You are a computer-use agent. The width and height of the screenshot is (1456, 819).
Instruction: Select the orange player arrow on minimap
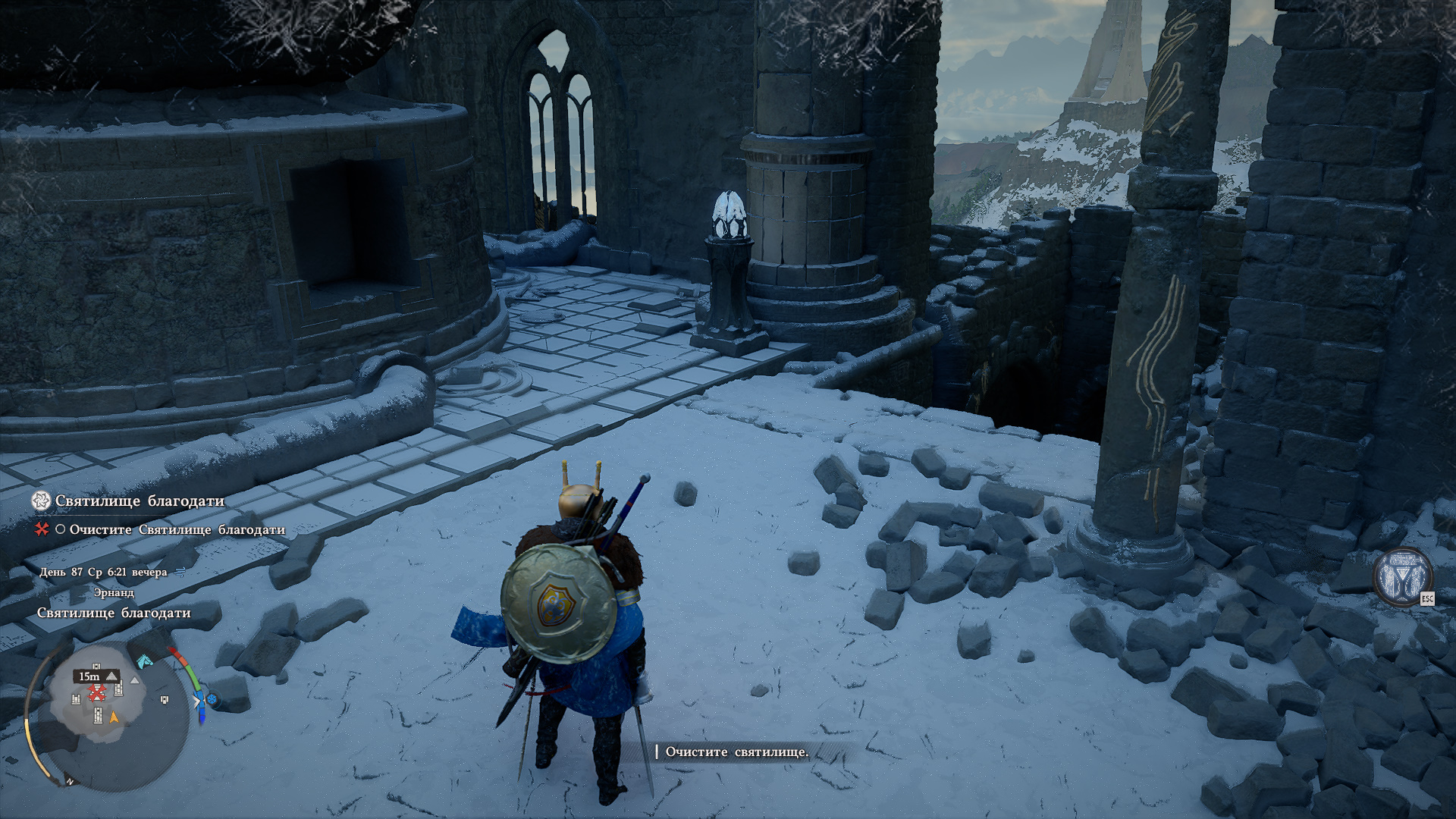coord(115,717)
